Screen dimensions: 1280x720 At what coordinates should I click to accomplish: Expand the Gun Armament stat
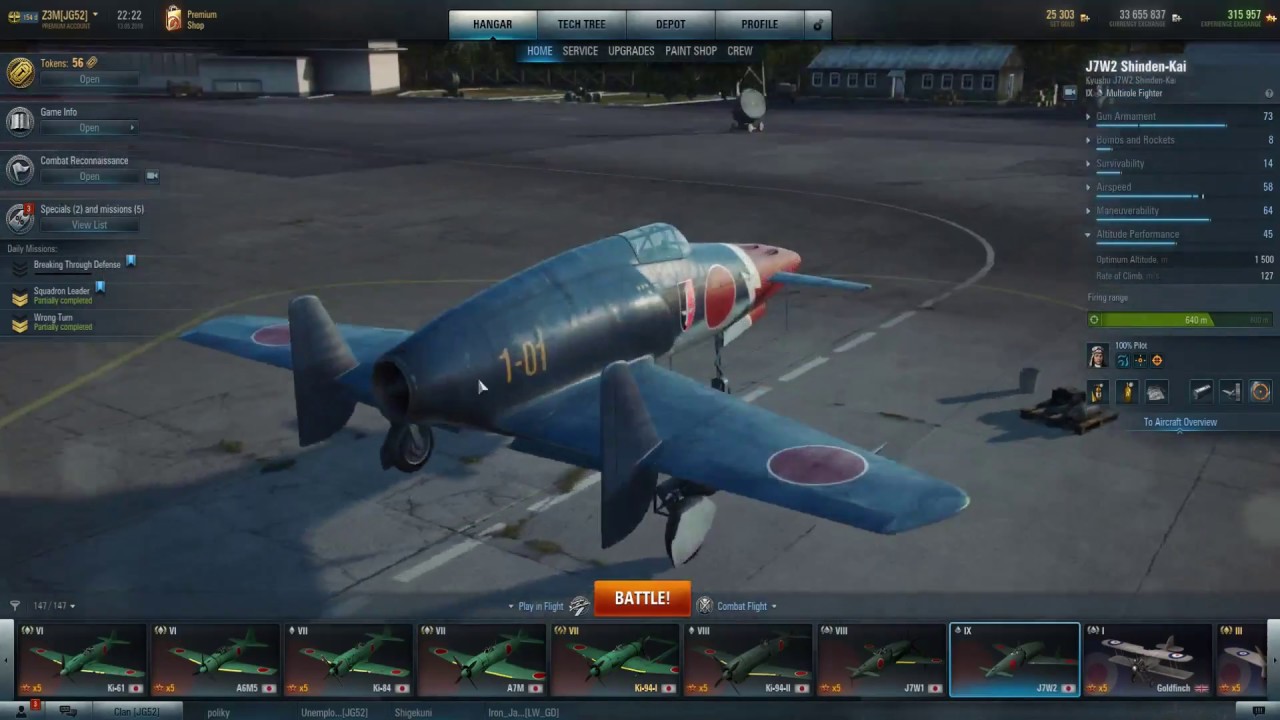[1125, 117]
